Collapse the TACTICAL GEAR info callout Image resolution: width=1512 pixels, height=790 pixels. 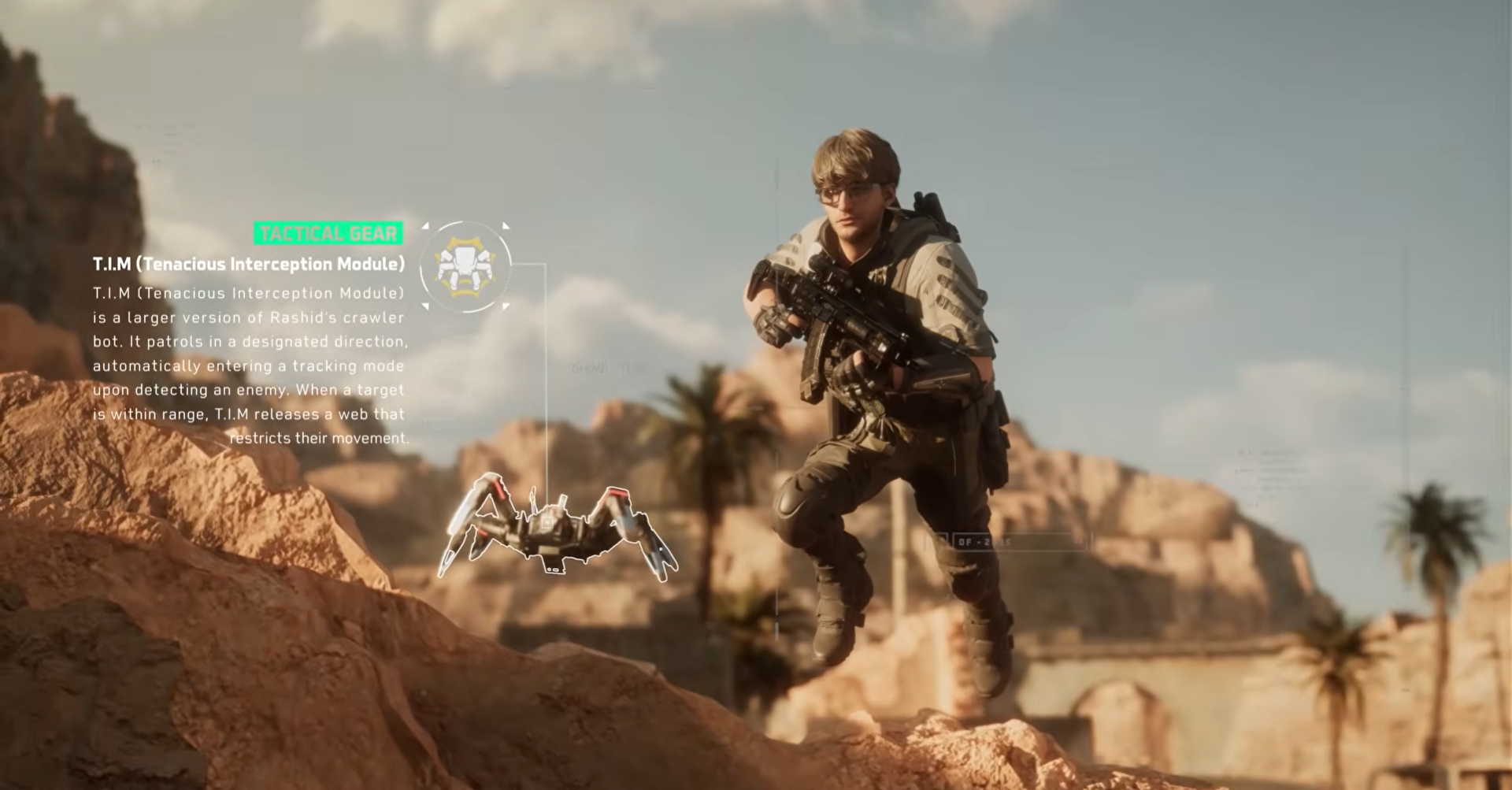coord(329,234)
